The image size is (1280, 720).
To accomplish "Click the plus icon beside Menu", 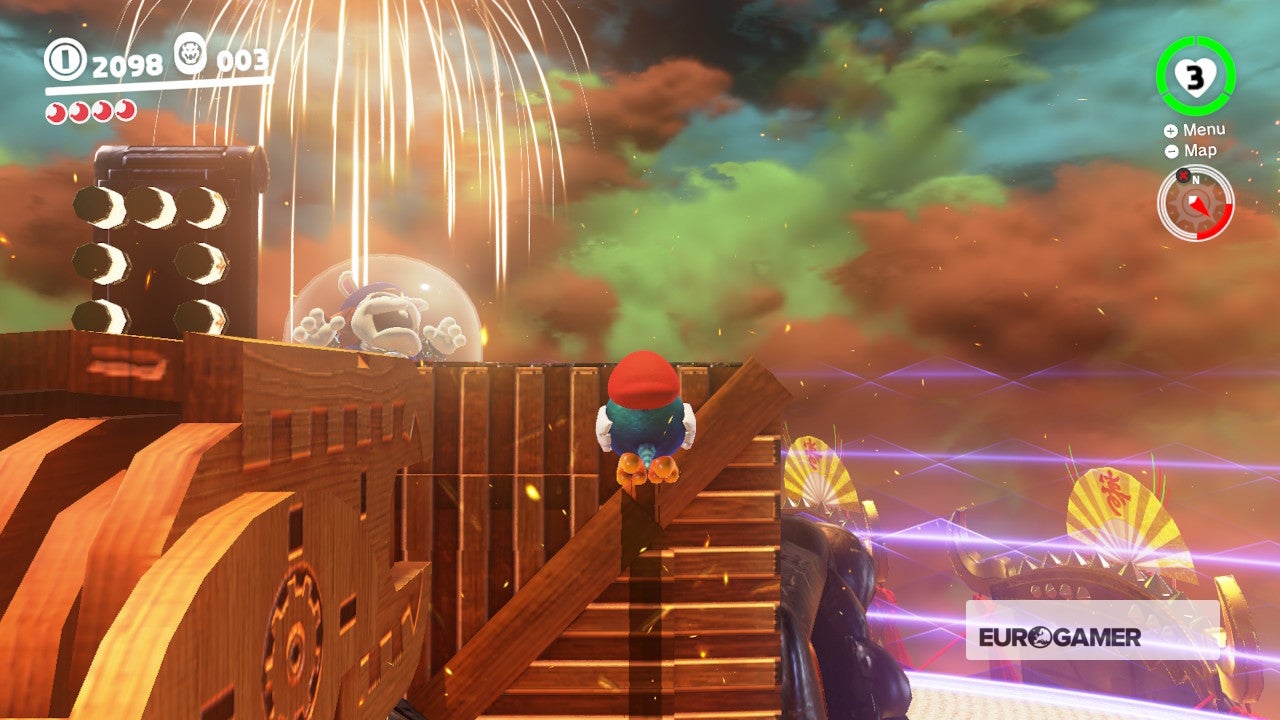I will coord(1170,130).
